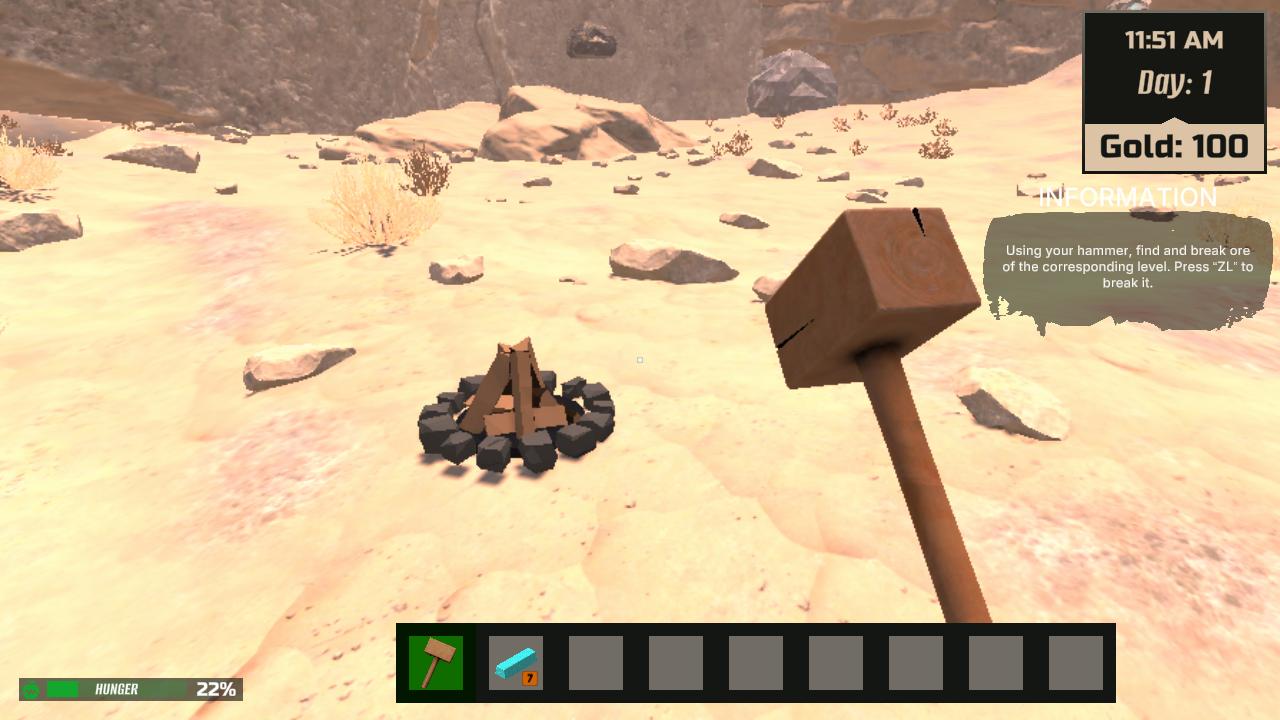1280x720 pixels.
Task: Click the campfire in the sand
Action: 516,415
